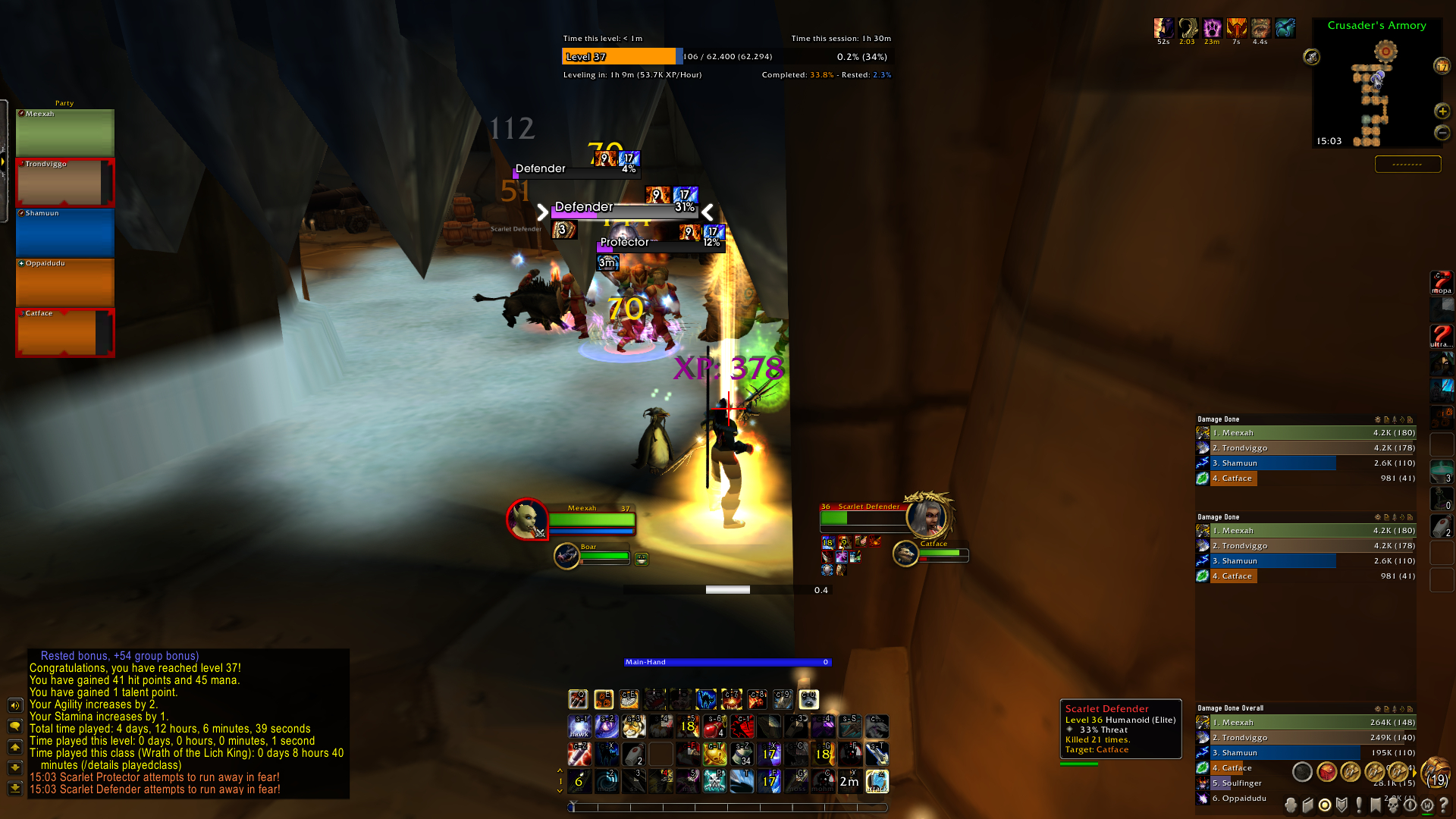Open the character info micro menu button
1456x819 pixels.
(x=1291, y=805)
